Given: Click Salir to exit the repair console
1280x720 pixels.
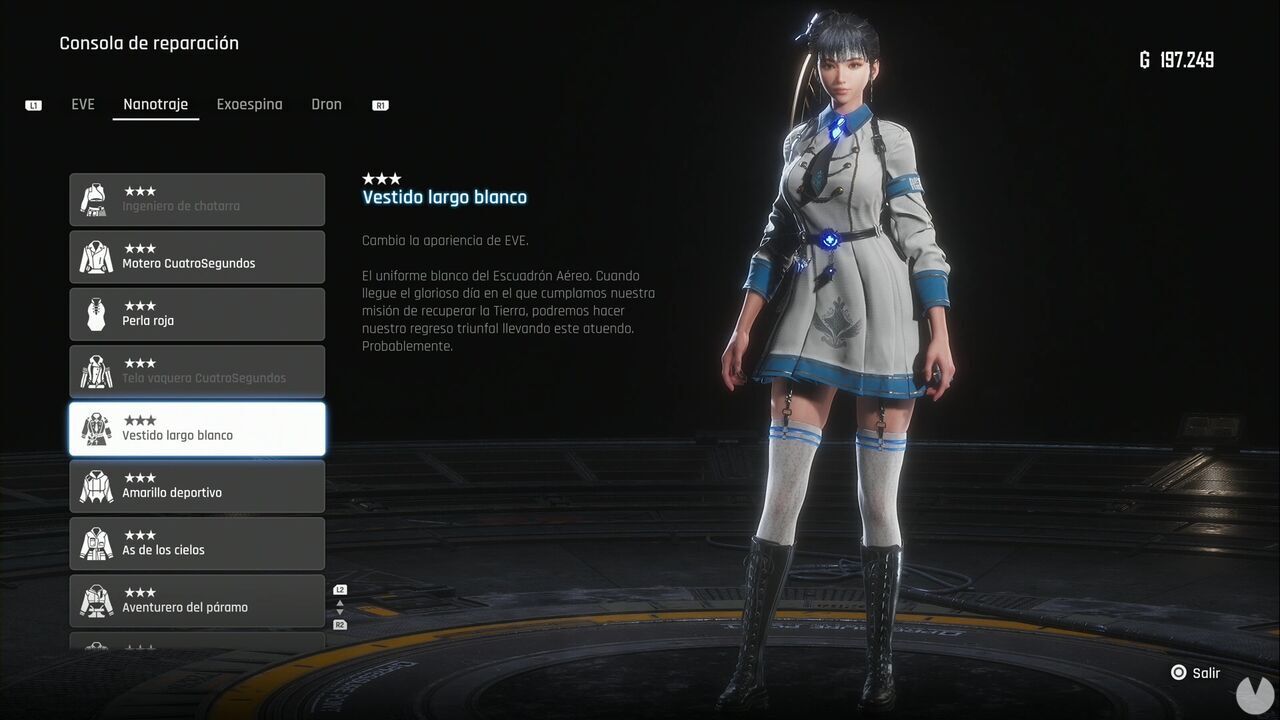Looking at the screenshot, I should pos(1196,673).
